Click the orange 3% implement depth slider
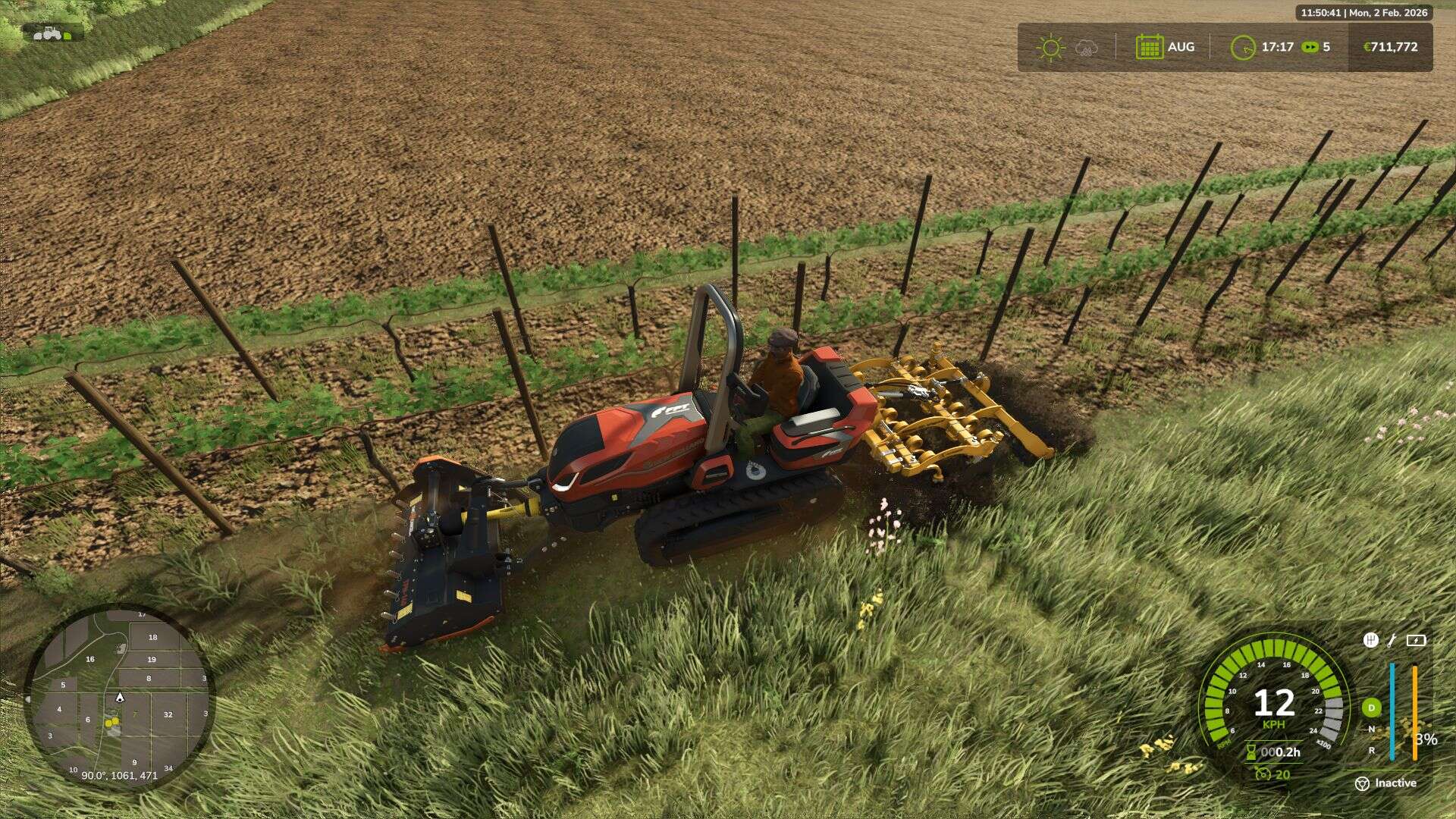Screen dimensions: 1456x819 [1415, 712]
